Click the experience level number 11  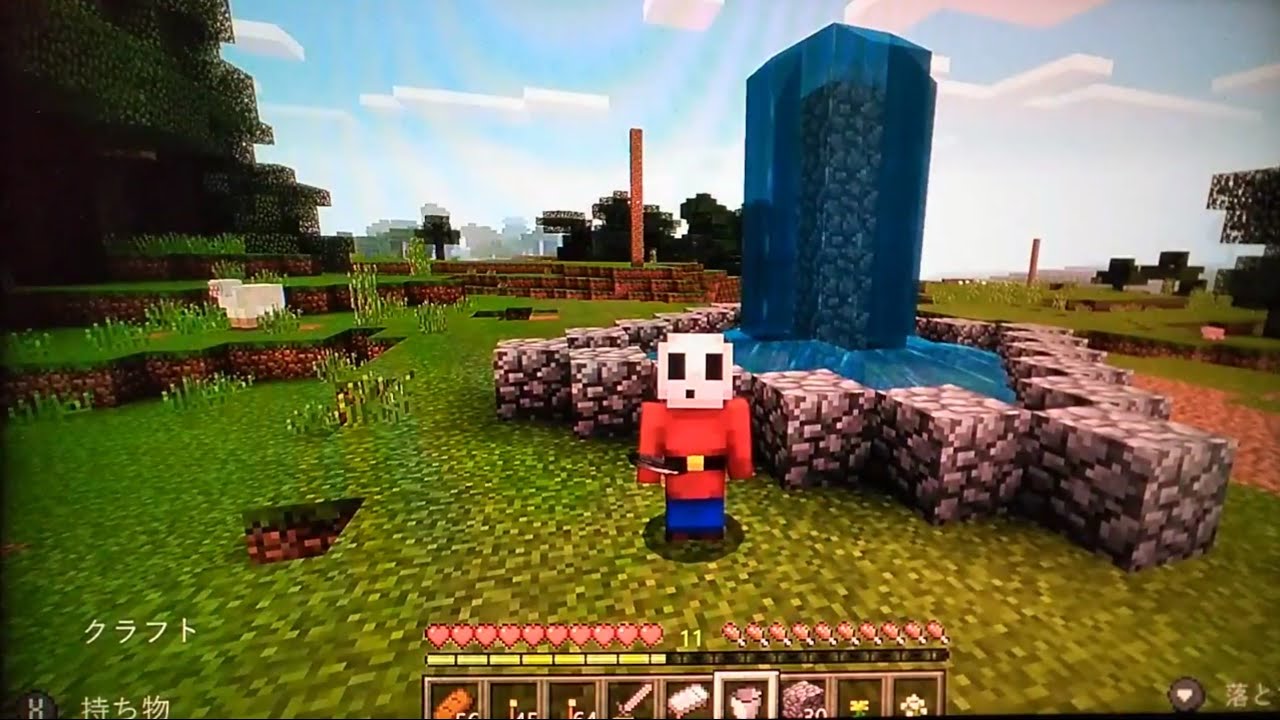(x=690, y=635)
